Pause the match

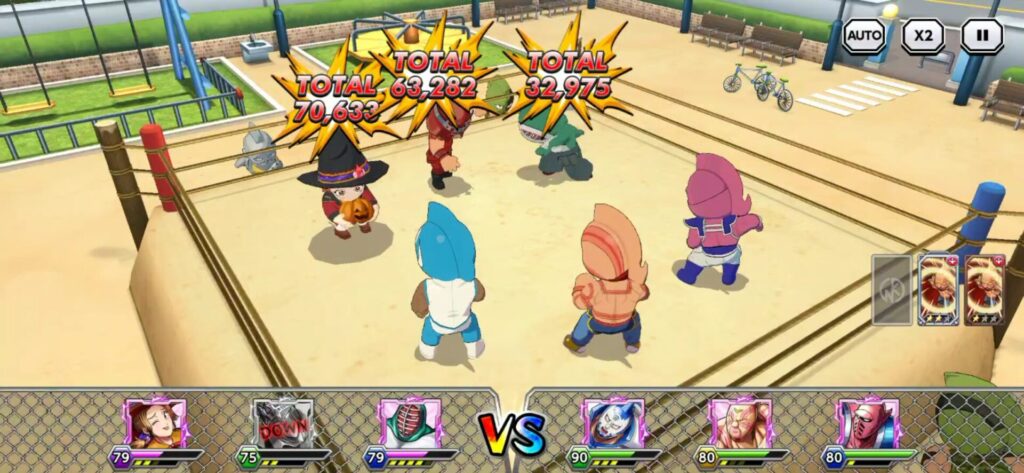point(982,36)
